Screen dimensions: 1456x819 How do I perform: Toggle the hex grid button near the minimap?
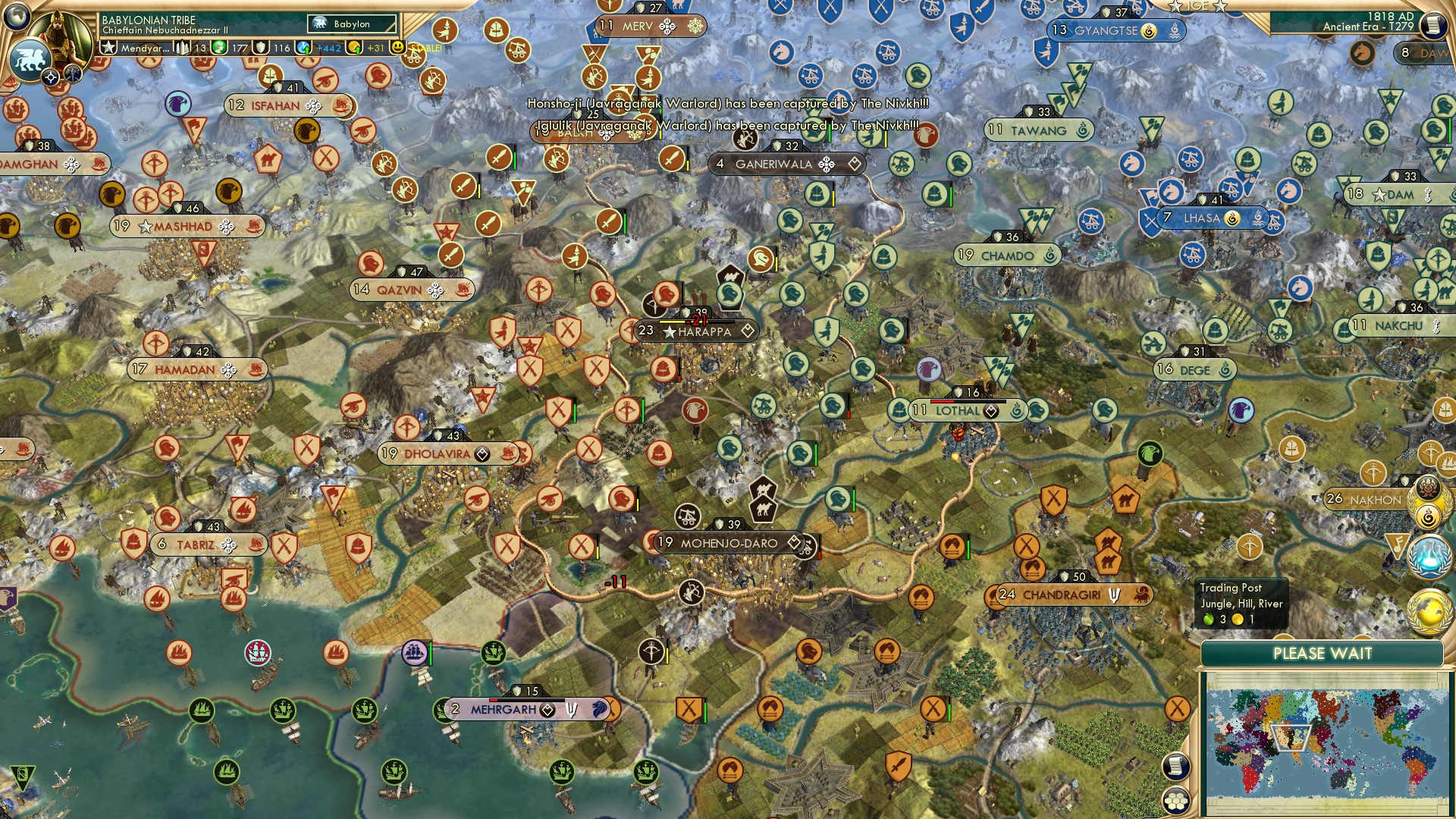pyautogui.click(x=1176, y=800)
